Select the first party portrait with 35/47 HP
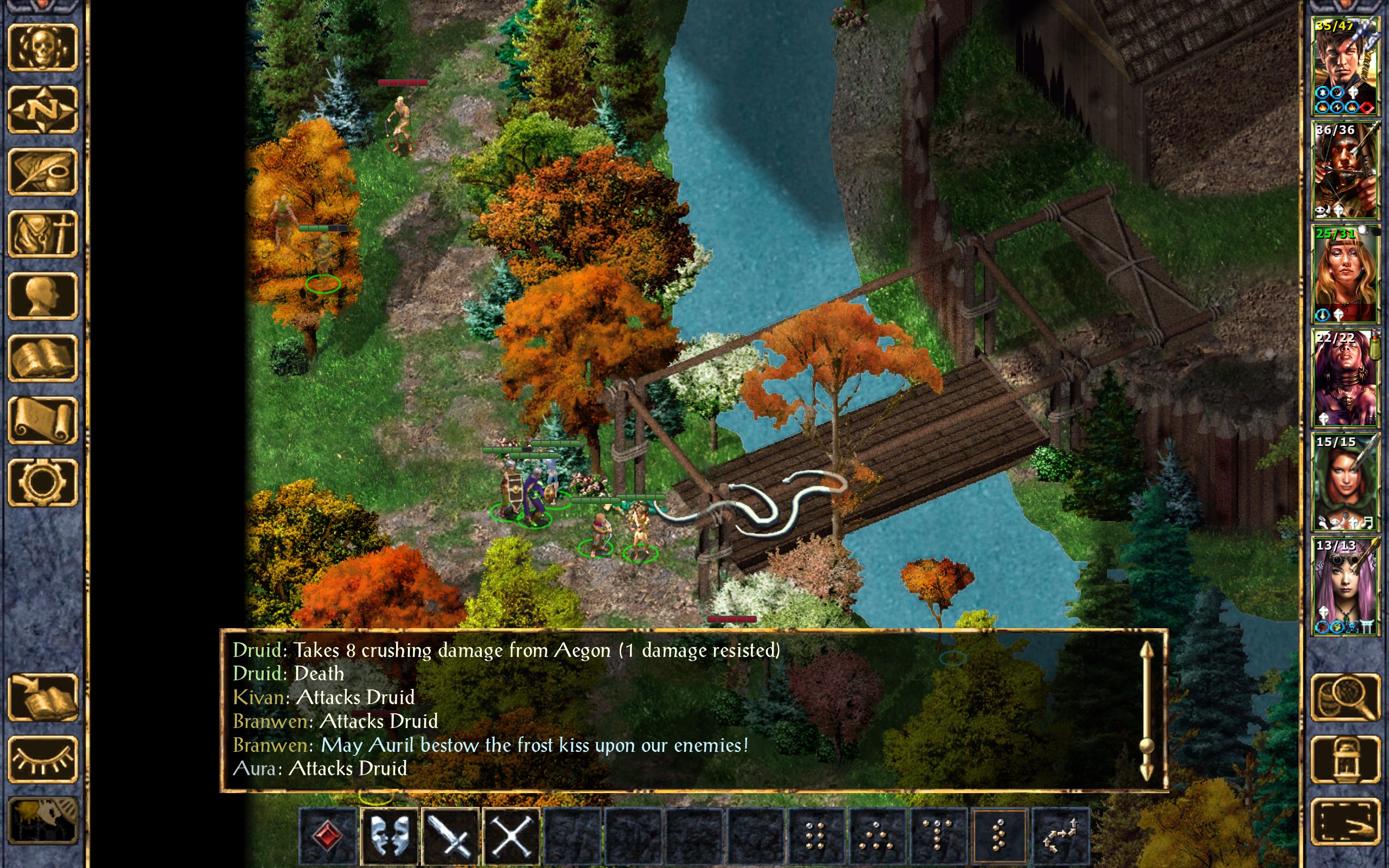The image size is (1389, 868). [1345, 66]
